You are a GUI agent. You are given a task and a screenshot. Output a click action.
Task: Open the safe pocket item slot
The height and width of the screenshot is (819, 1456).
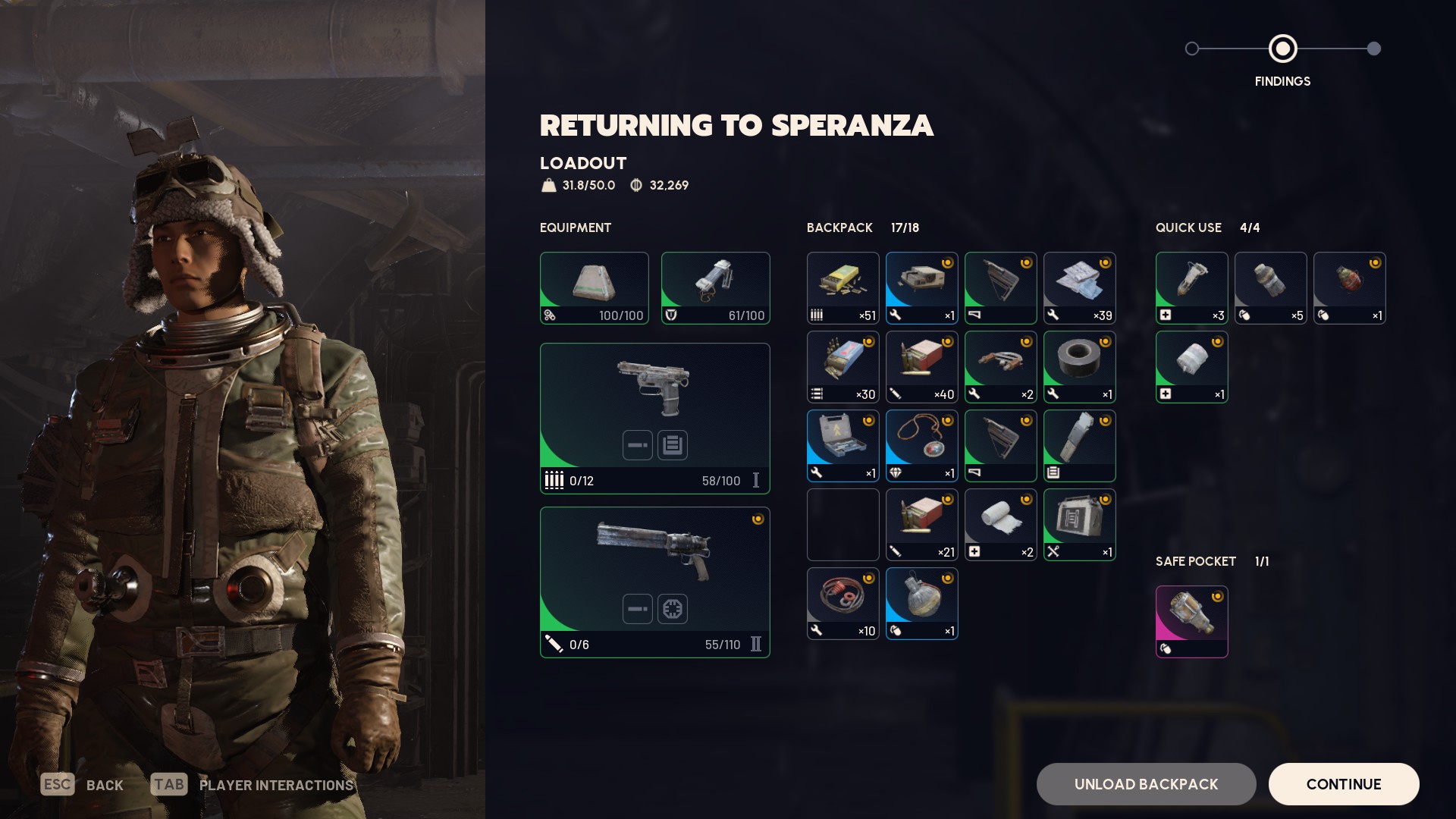(1191, 622)
